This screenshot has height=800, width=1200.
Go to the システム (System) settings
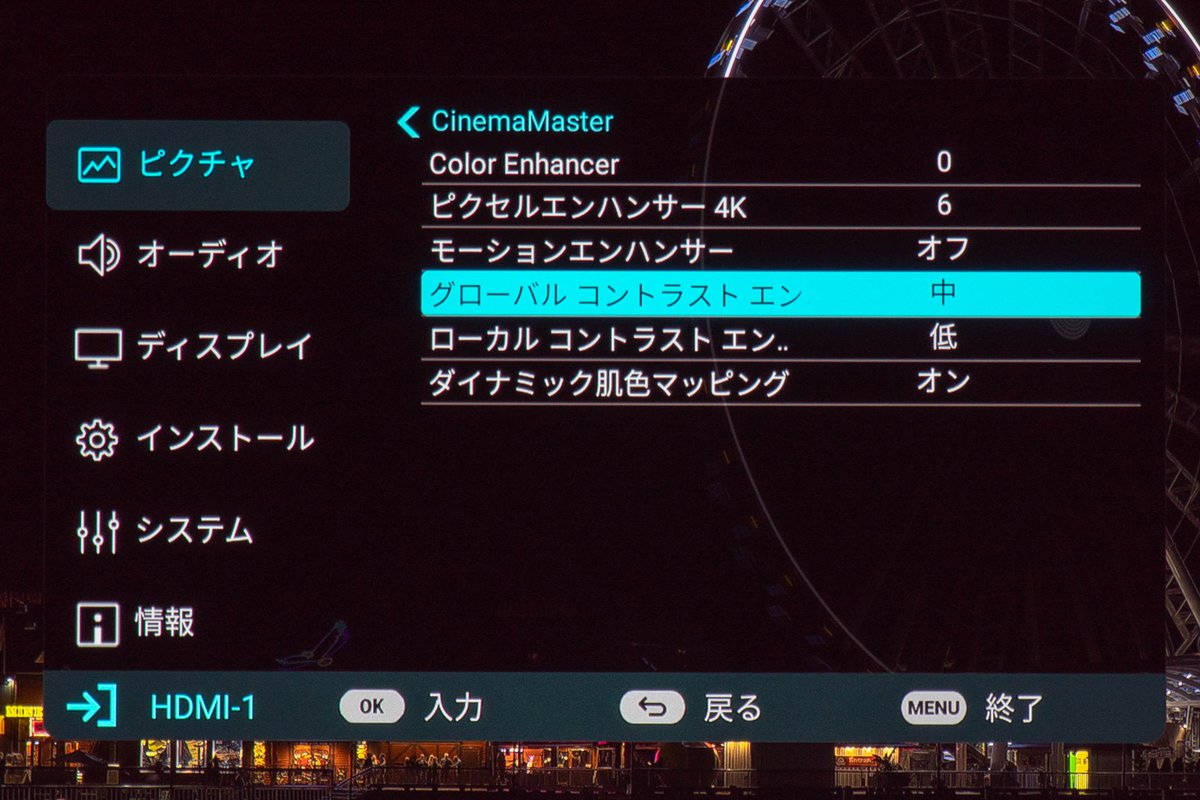(197, 531)
